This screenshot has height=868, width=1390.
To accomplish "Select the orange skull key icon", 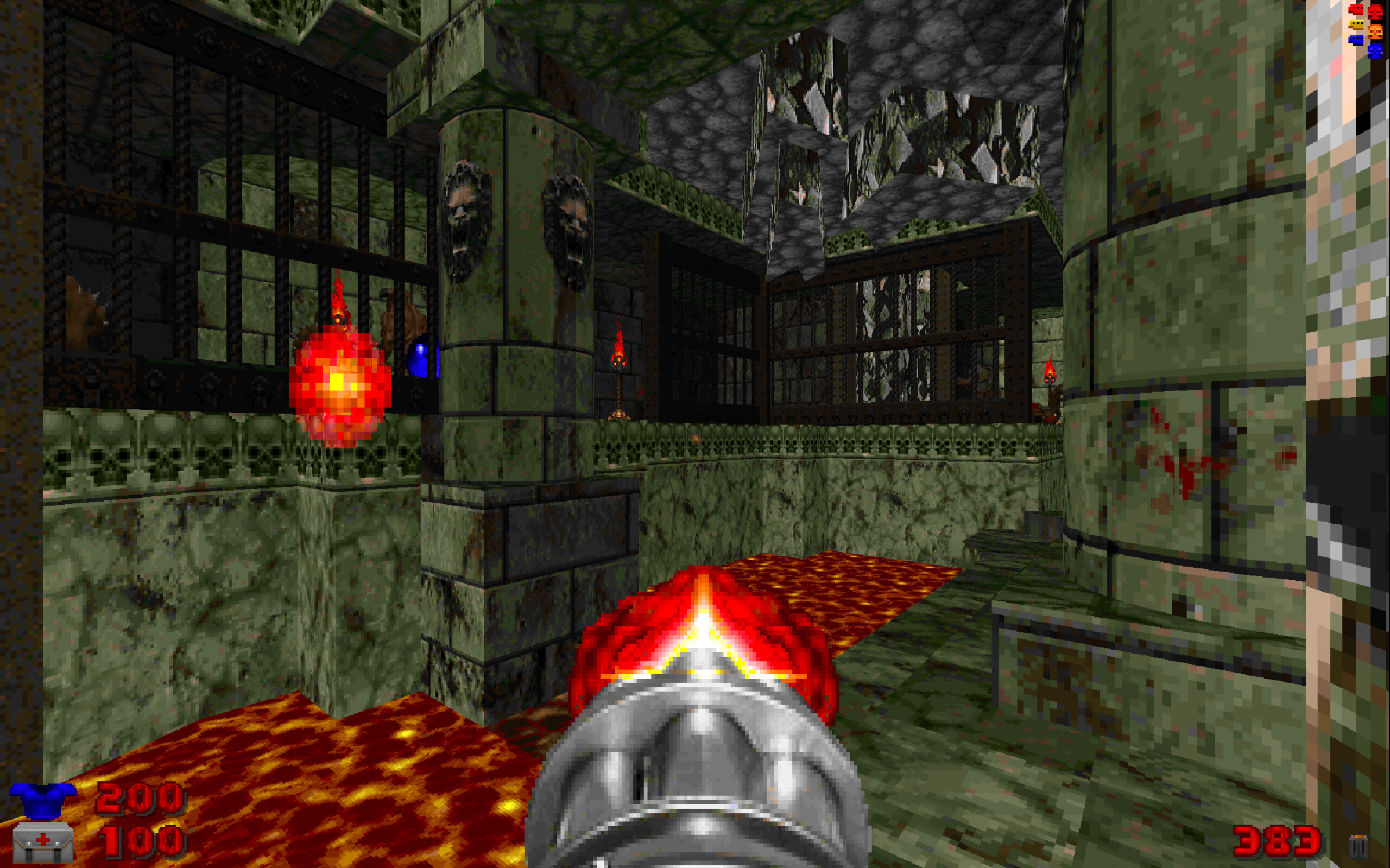I will 1376,31.
